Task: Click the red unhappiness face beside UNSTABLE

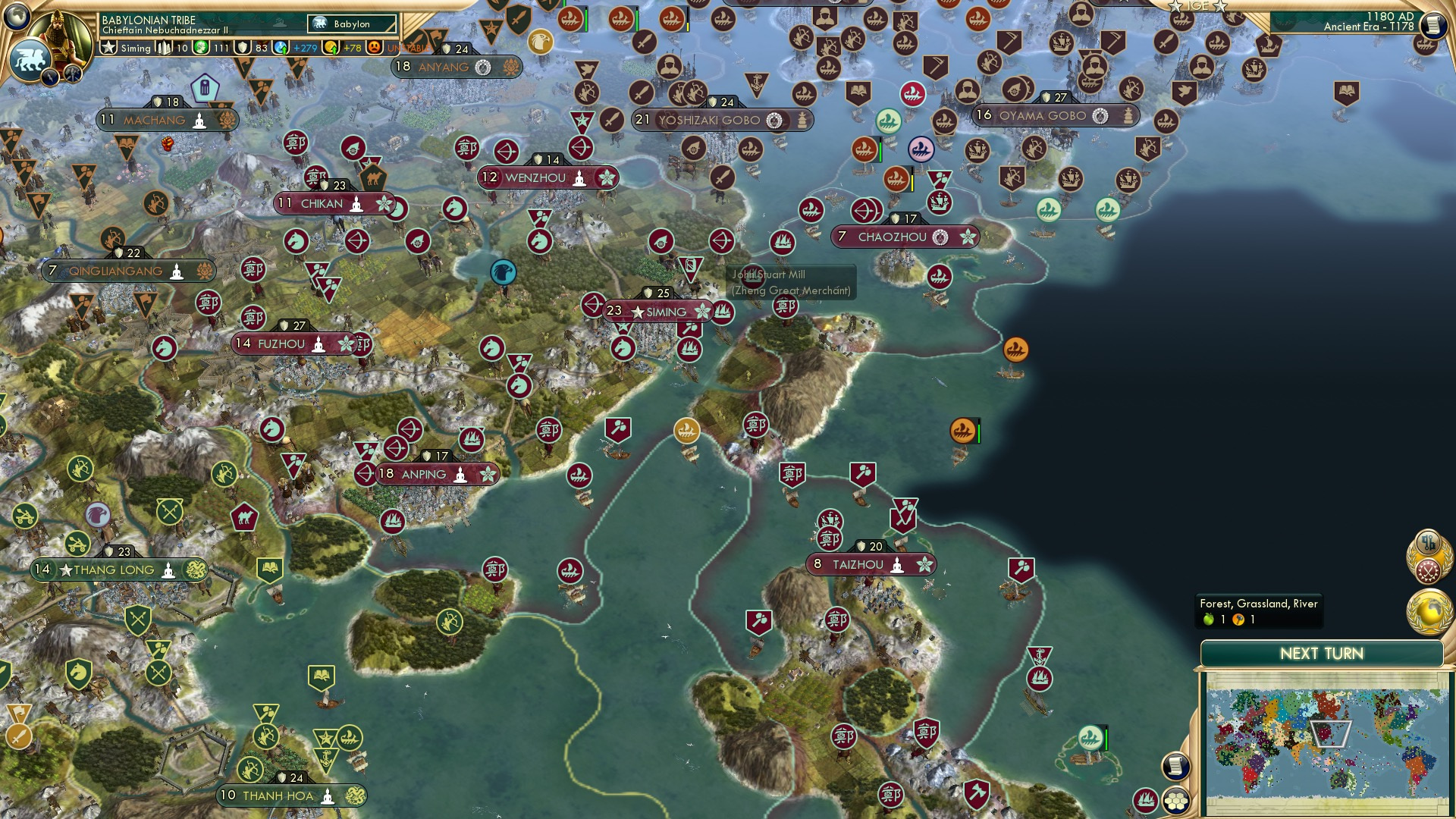Action: point(374,47)
